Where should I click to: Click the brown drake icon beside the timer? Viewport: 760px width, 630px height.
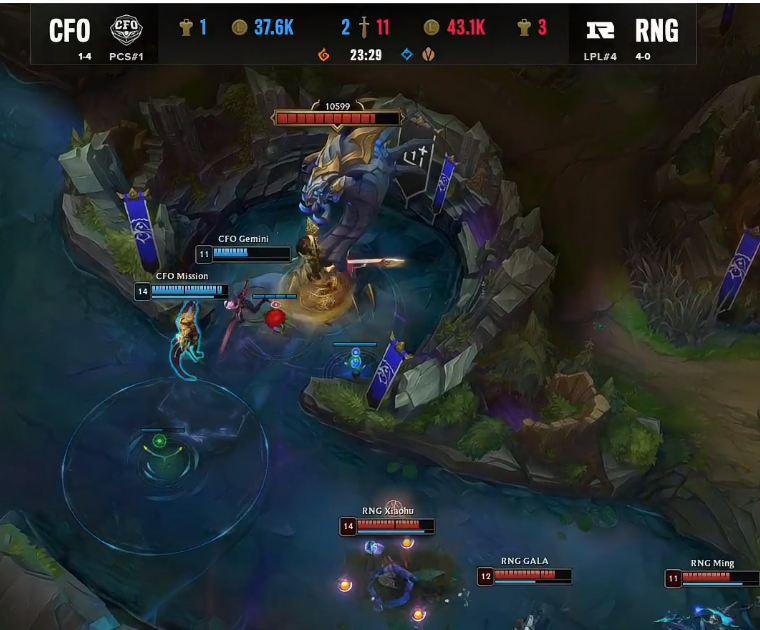427,54
